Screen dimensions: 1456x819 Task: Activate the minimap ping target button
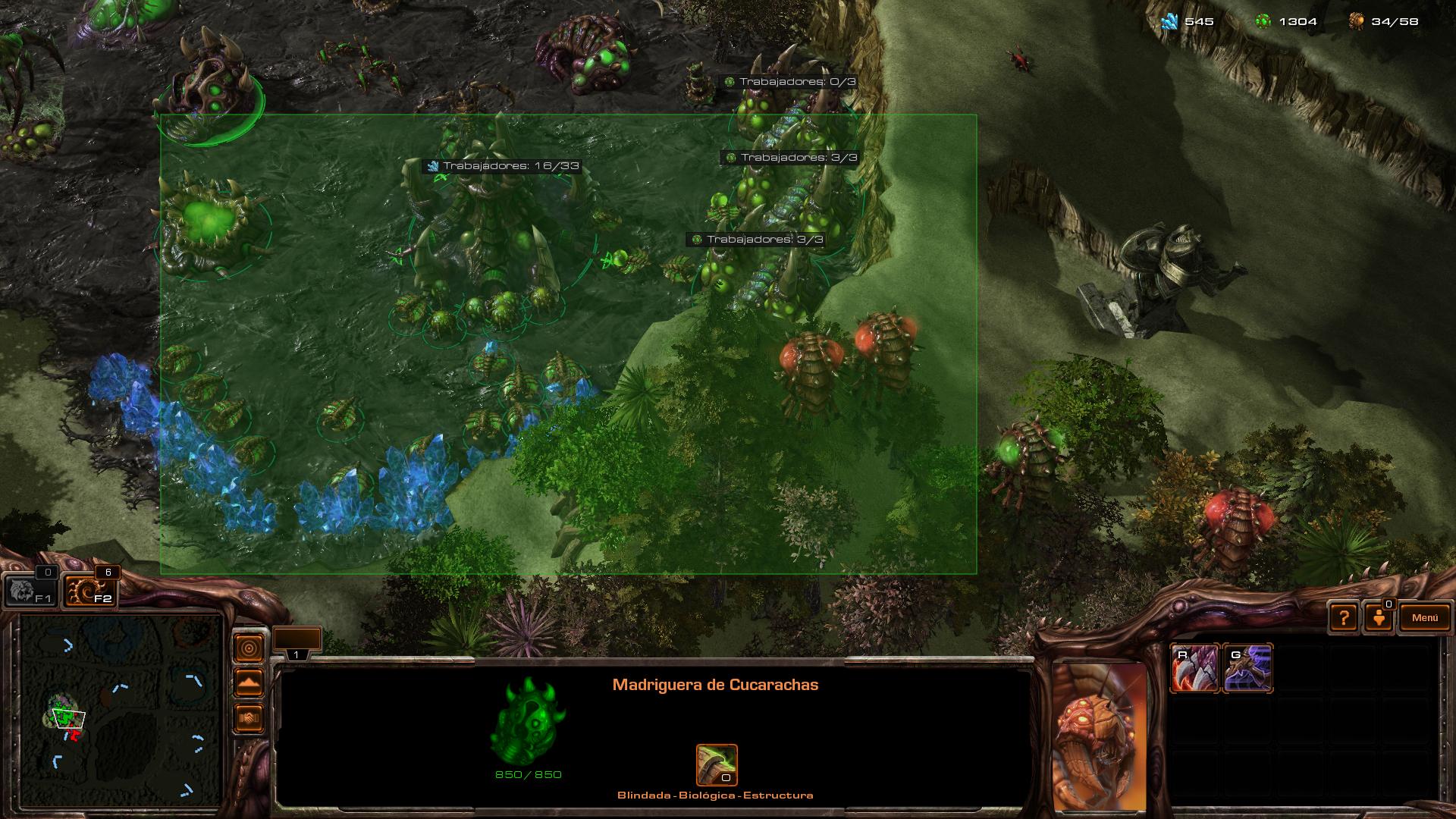coord(249,648)
